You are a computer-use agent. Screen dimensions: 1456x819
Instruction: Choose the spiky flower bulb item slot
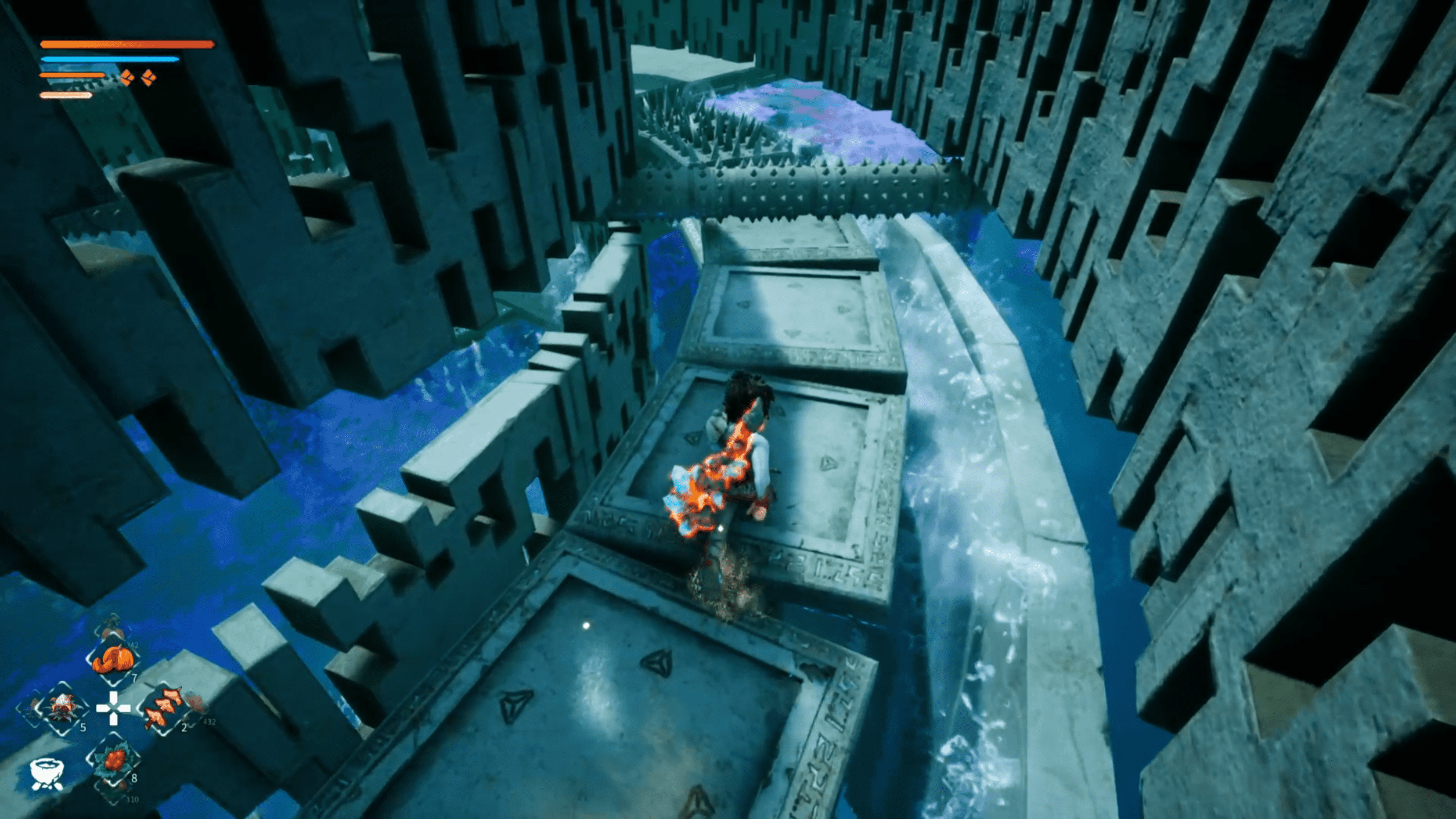tap(62, 709)
